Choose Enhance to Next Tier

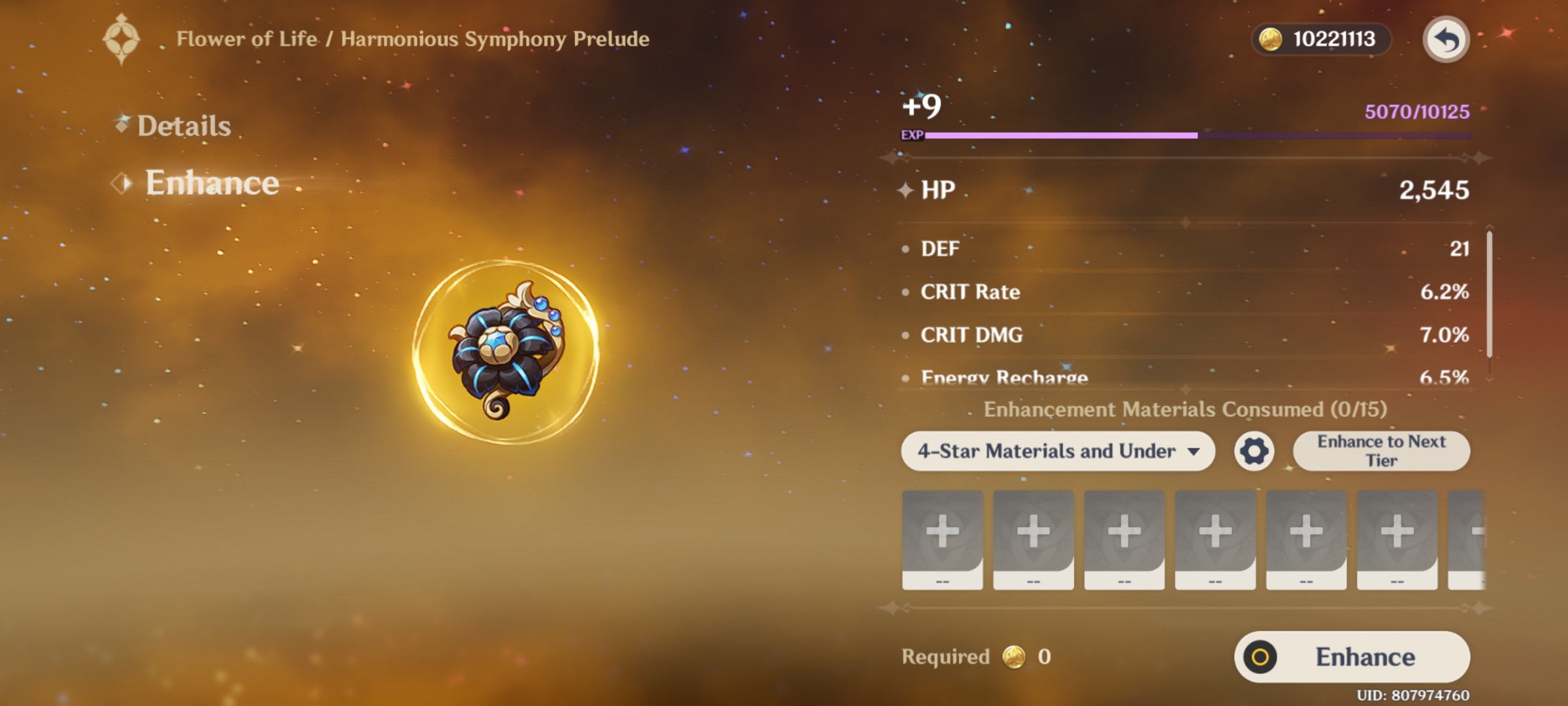tap(1381, 451)
